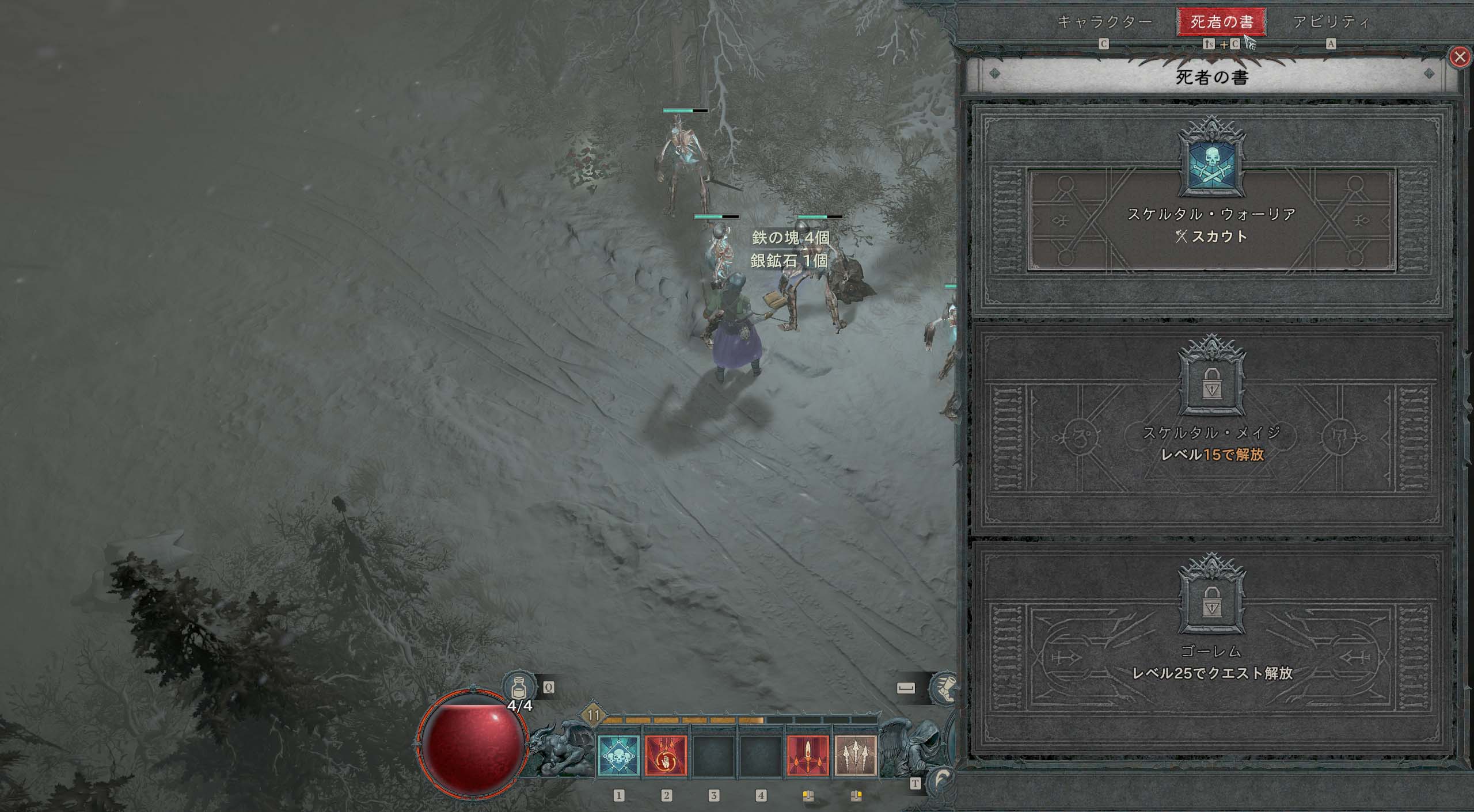
Task: Open the アビリティ tab
Action: (1331, 22)
